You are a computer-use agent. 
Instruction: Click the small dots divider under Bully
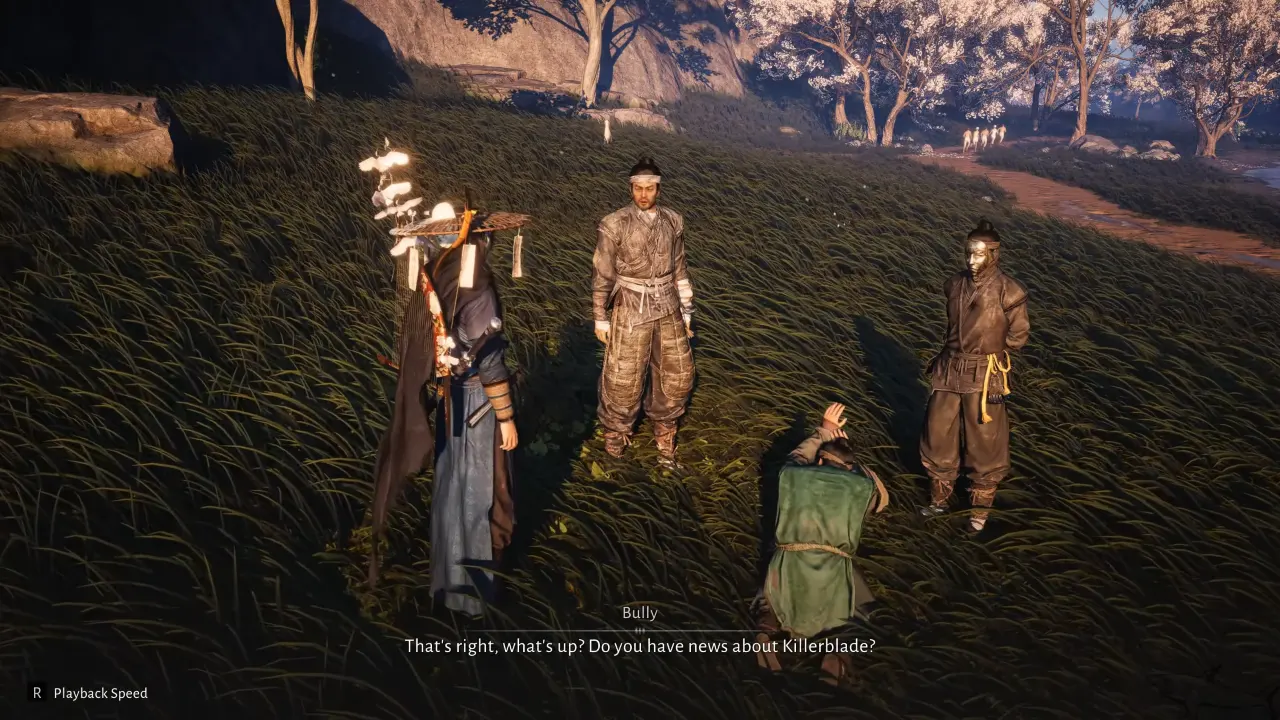click(638, 628)
